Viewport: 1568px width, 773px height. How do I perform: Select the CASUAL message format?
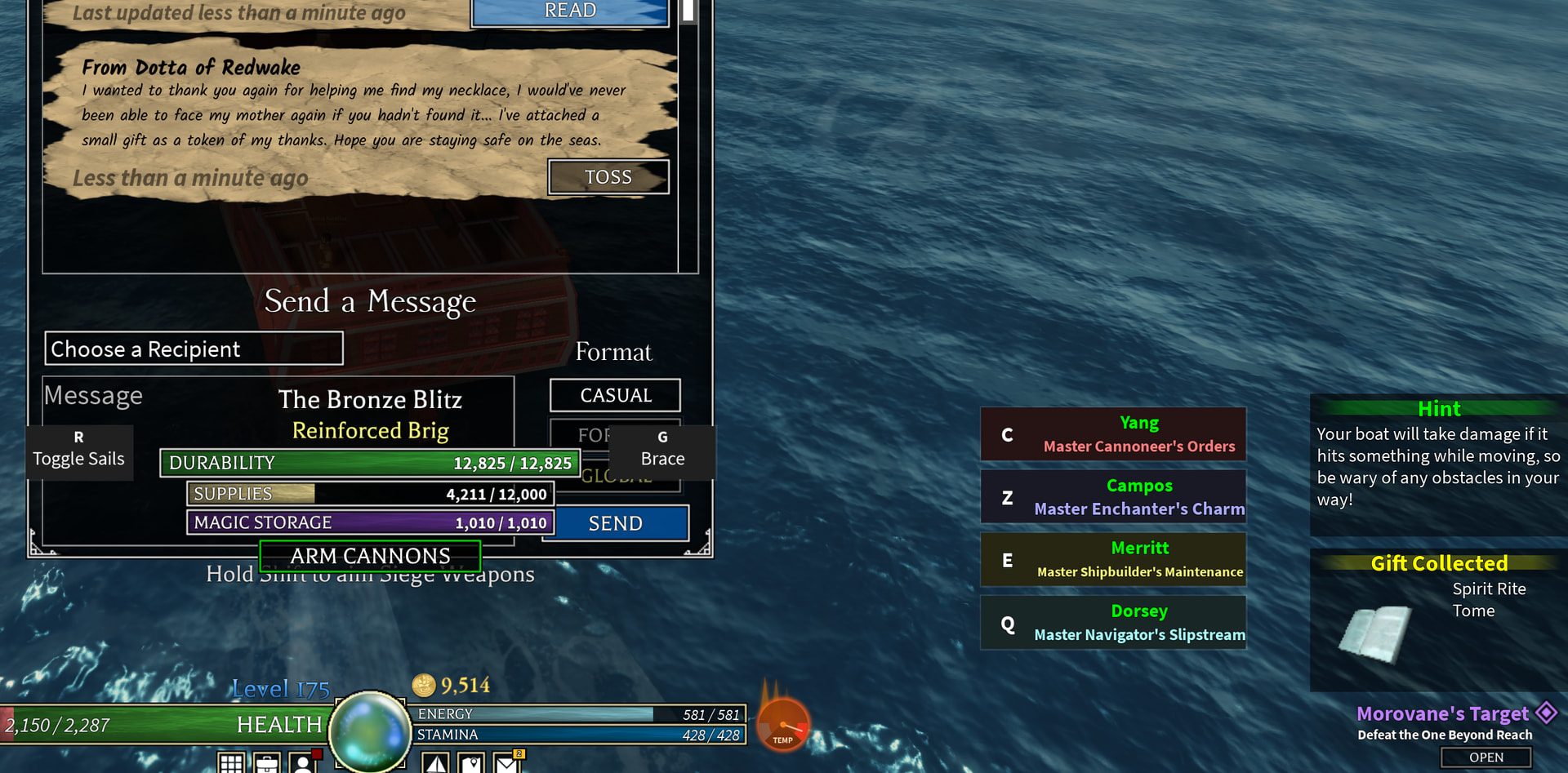pos(615,395)
